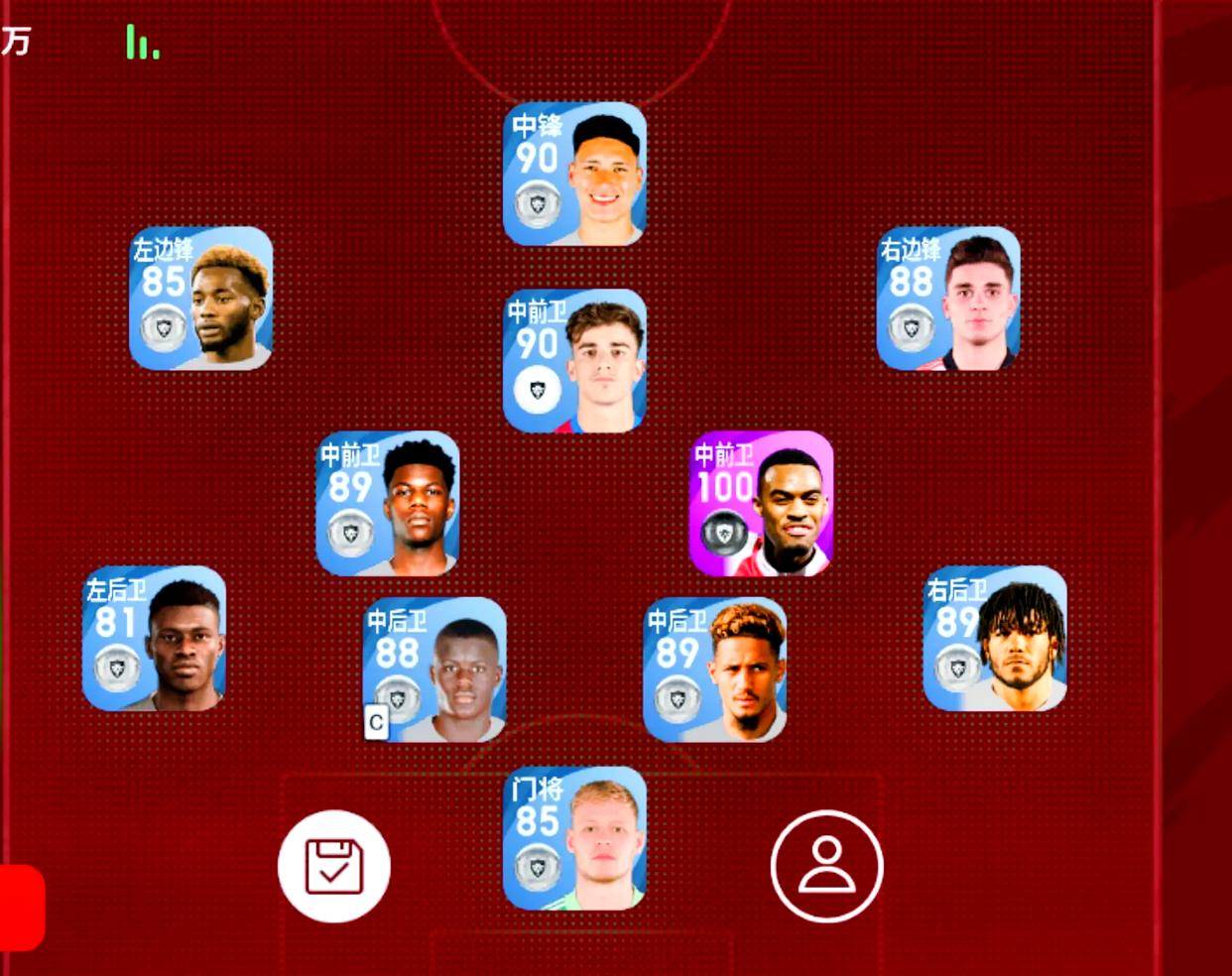Save the lineup with the floppy disk button

click(x=334, y=866)
